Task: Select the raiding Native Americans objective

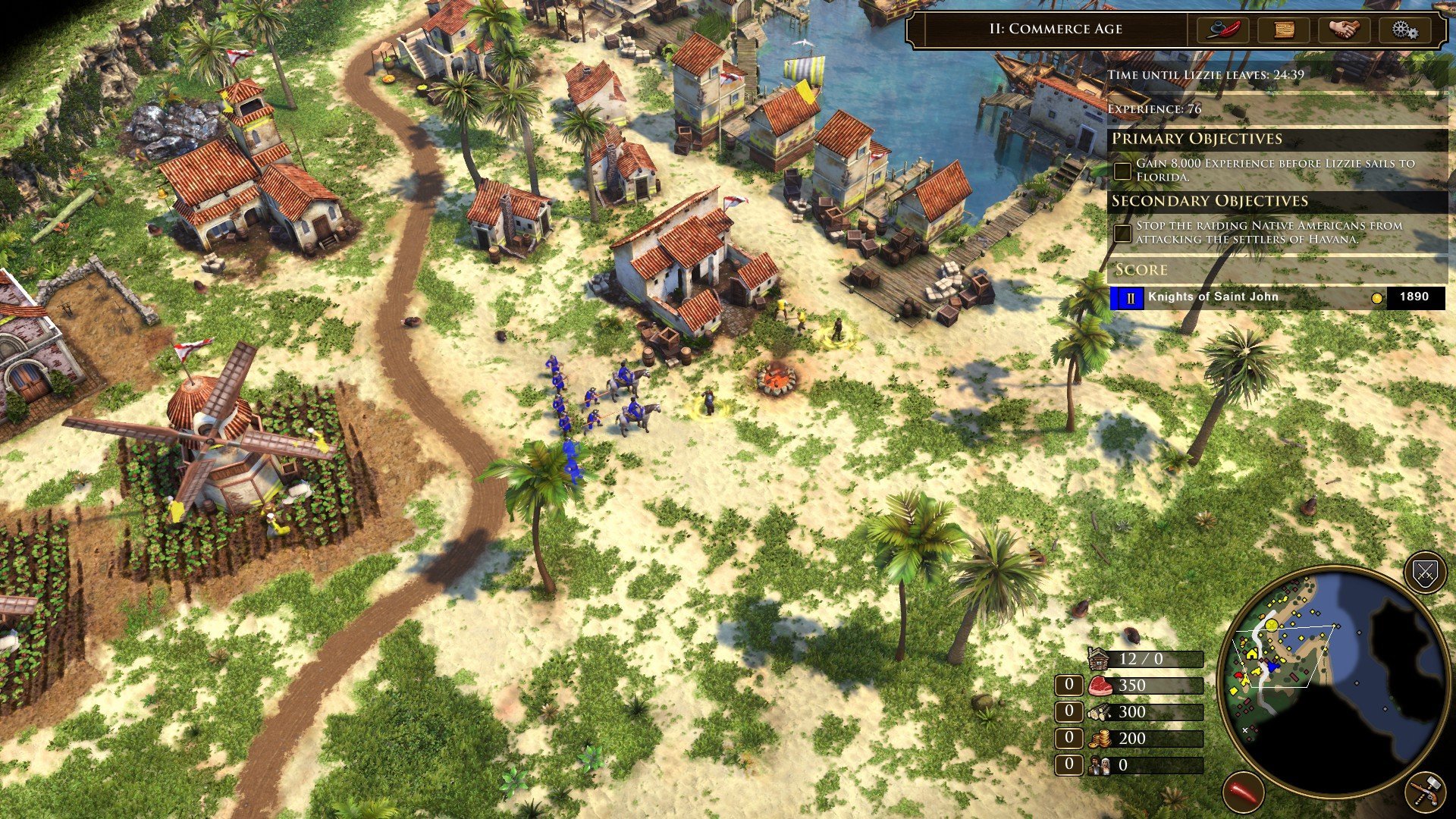Action: (x=1268, y=232)
